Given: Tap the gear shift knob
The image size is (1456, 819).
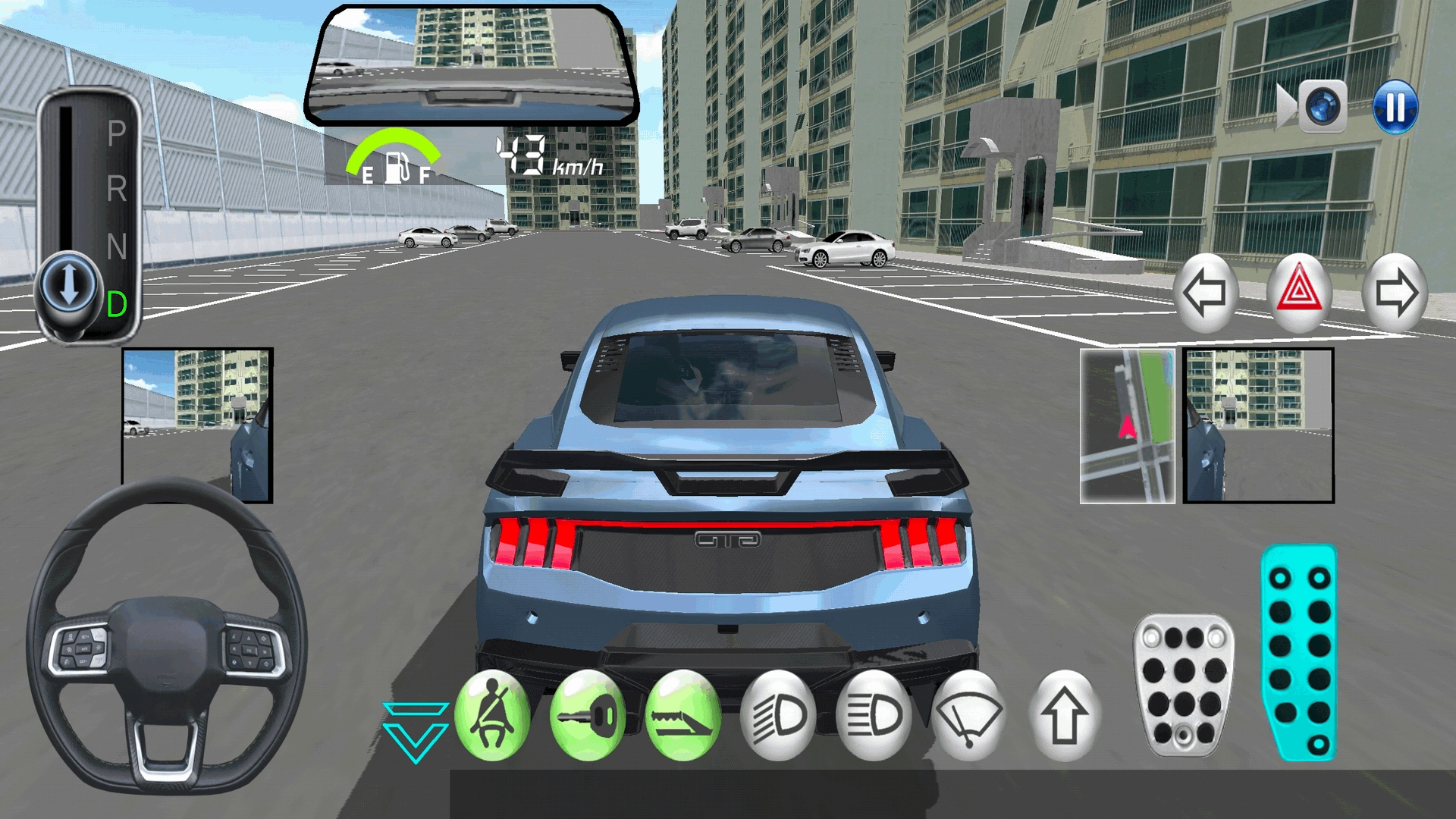Looking at the screenshot, I should (69, 288).
